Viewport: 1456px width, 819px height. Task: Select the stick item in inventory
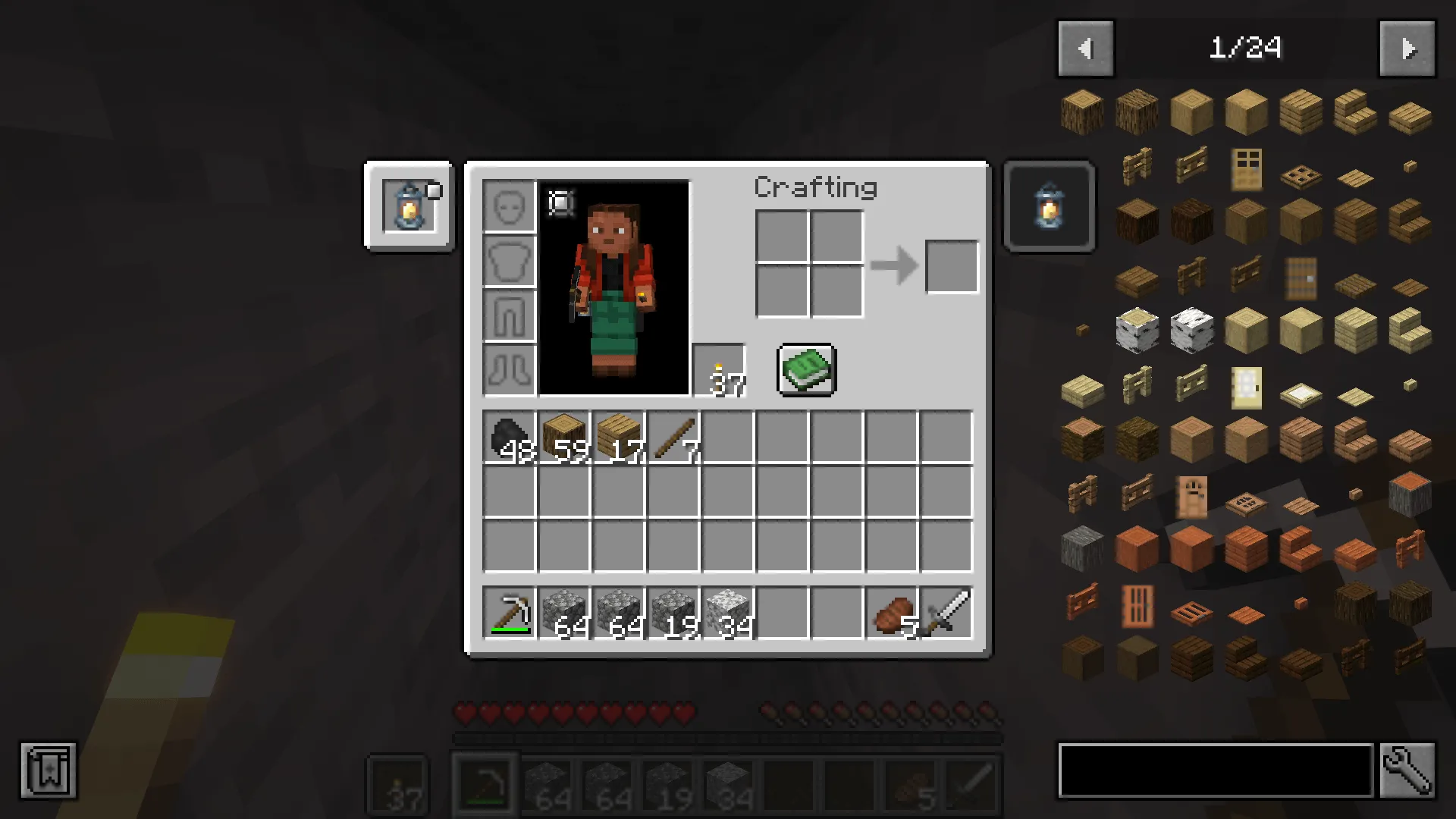coord(673,436)
